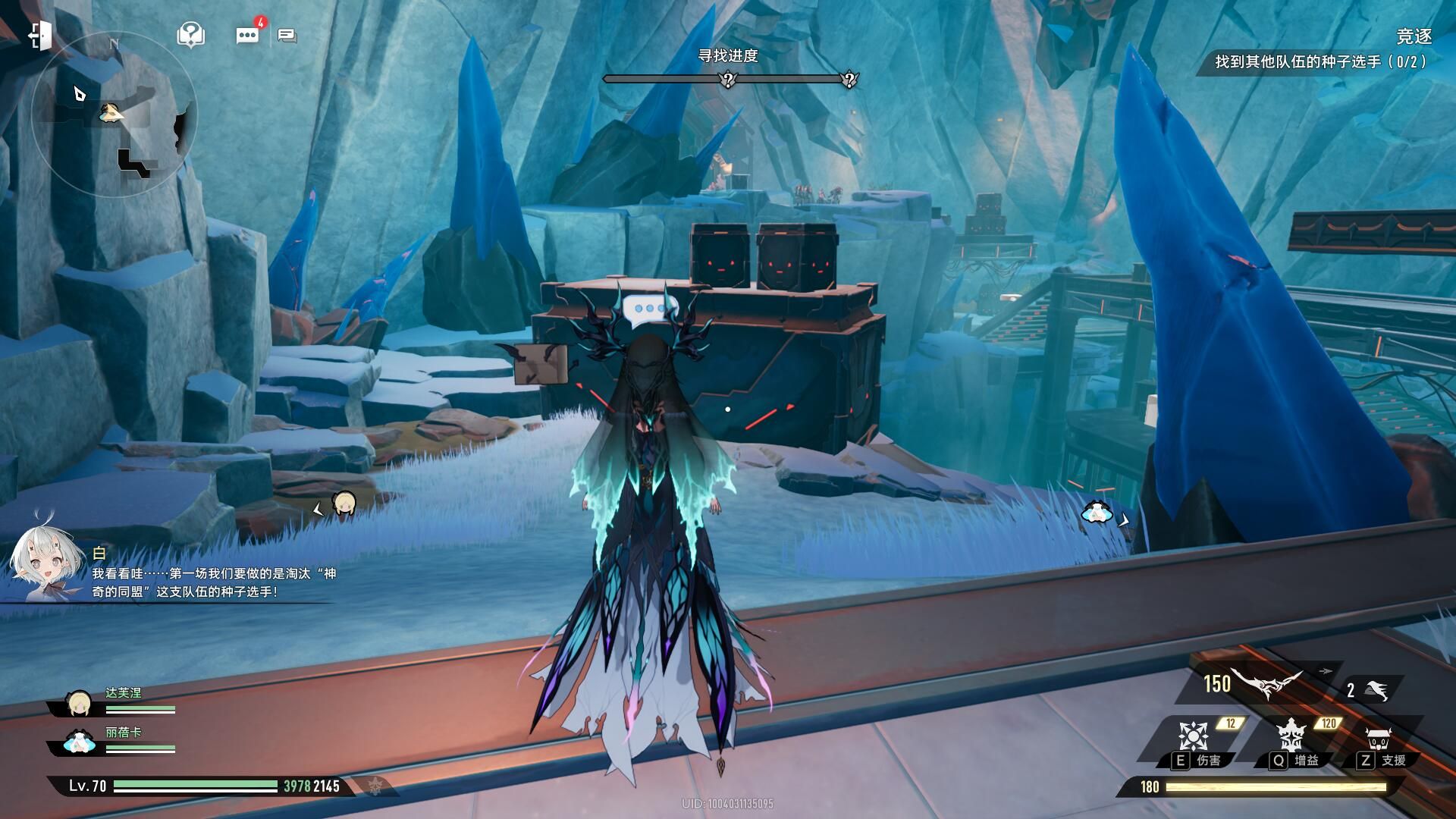
Task: Activate the 支援 support skill icon
Action: [x=1377, y=738]
